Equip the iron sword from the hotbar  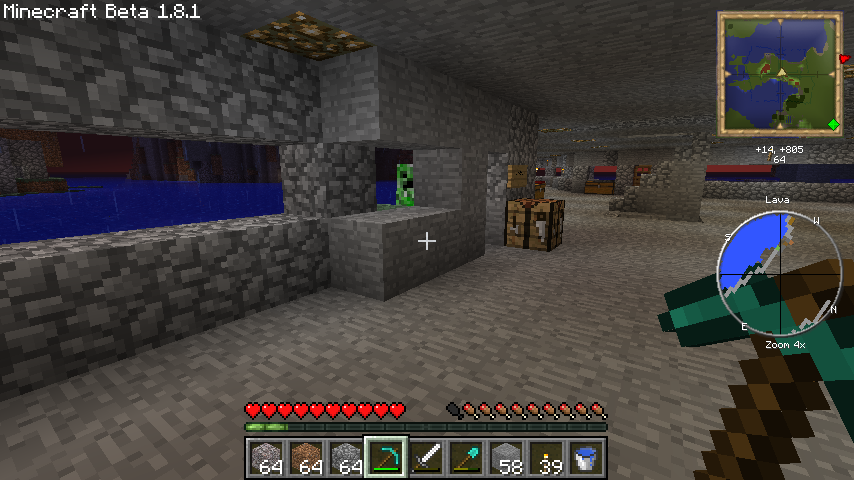click(x=426, y=459)
